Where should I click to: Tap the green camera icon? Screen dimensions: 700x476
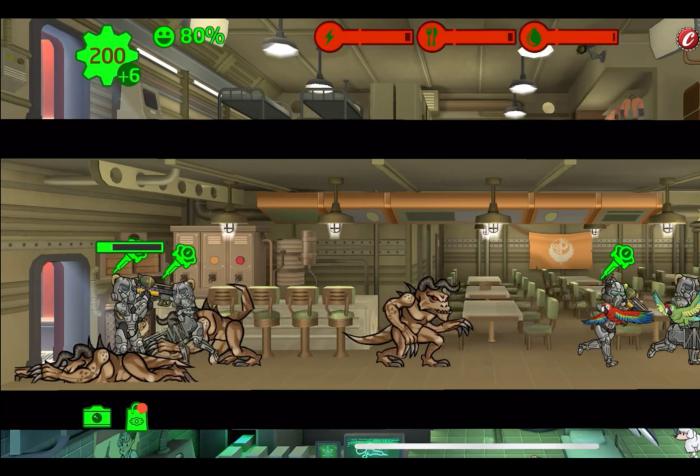tap(97, 416)
